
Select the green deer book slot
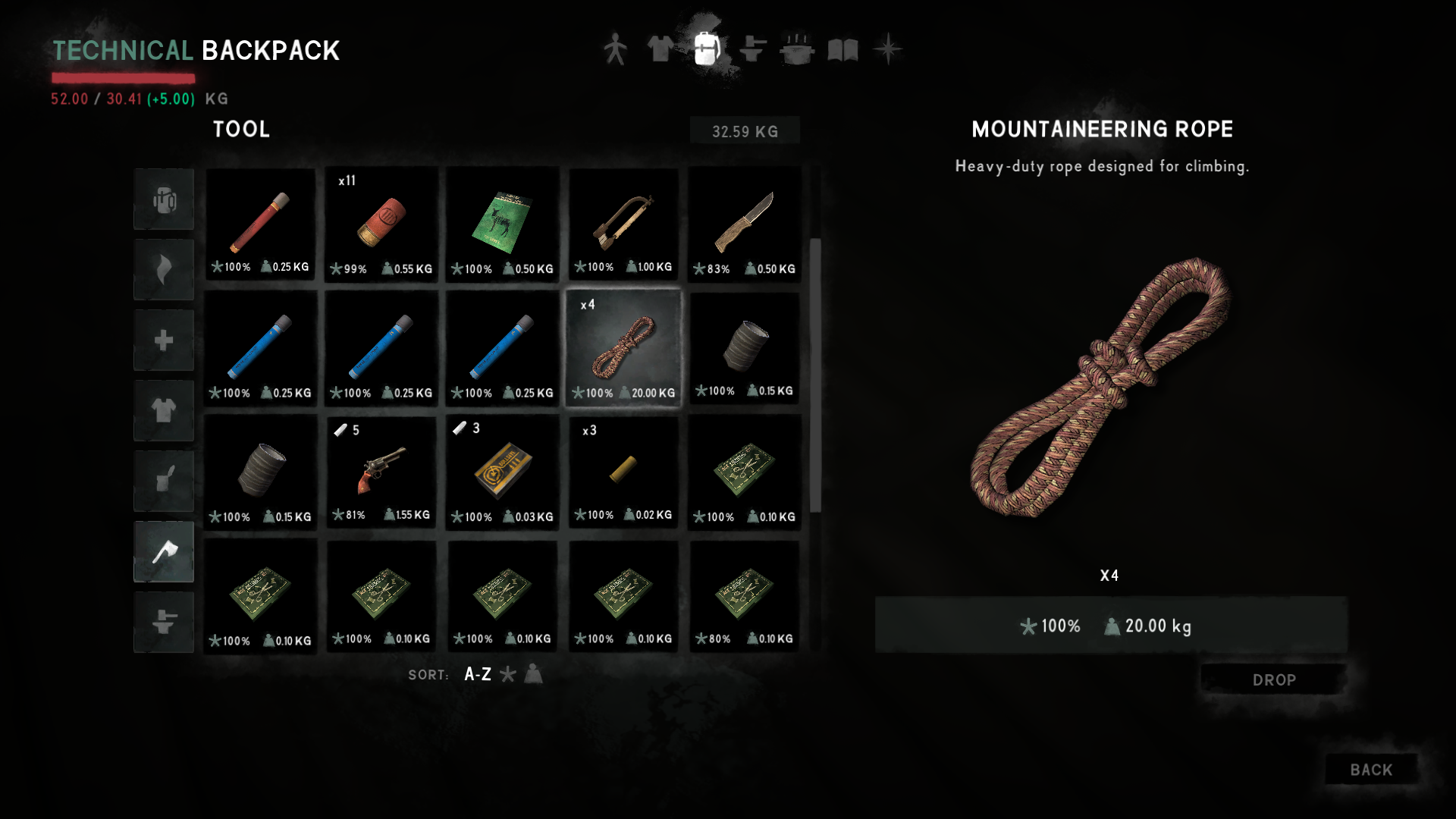[502, 224]
